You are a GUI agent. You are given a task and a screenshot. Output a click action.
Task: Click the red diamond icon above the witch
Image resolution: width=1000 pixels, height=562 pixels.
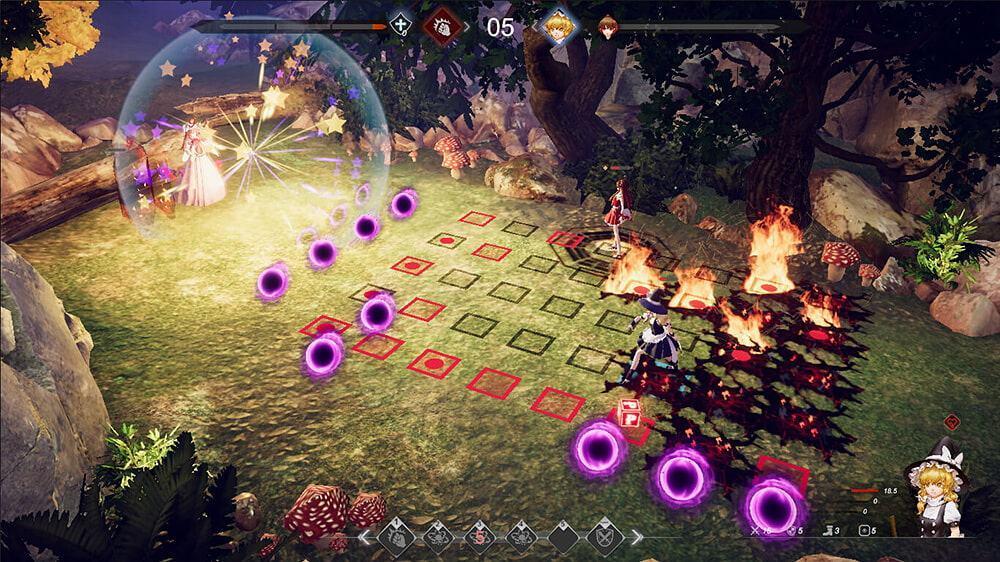952,422
